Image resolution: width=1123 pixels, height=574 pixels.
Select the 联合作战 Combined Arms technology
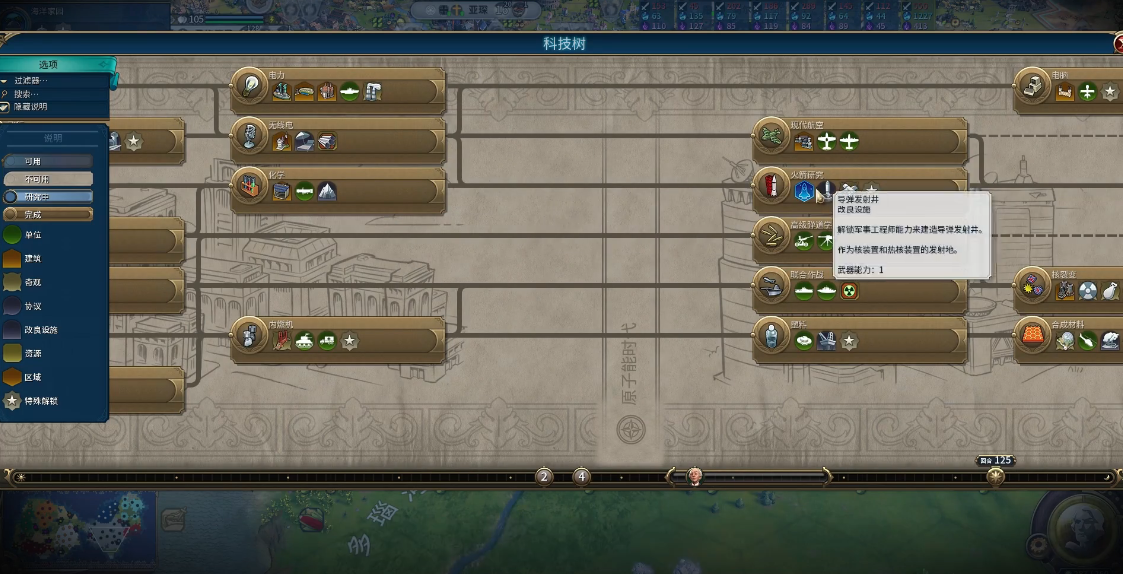771,287
